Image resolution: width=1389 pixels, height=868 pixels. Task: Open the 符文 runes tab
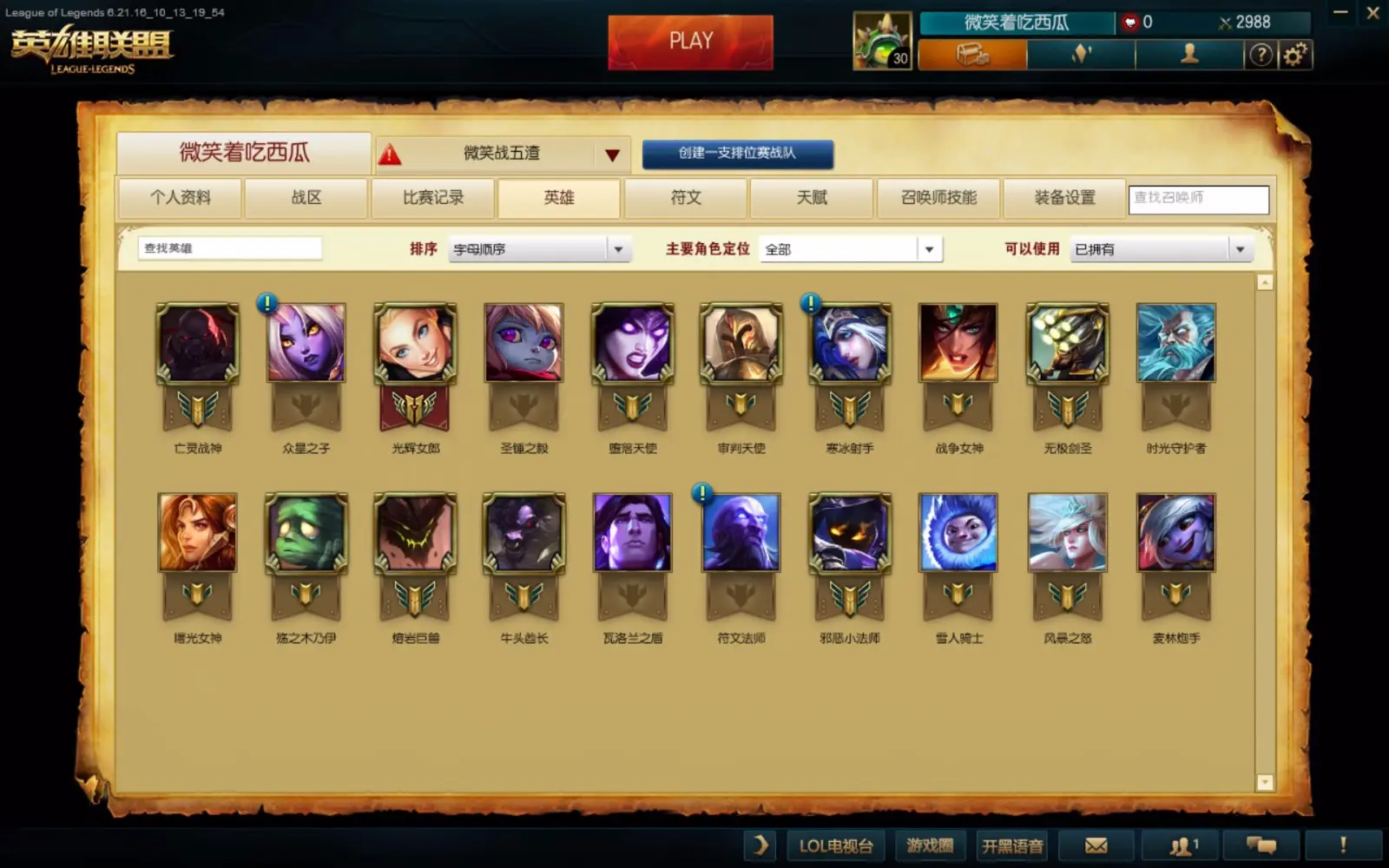pos(686,198)
